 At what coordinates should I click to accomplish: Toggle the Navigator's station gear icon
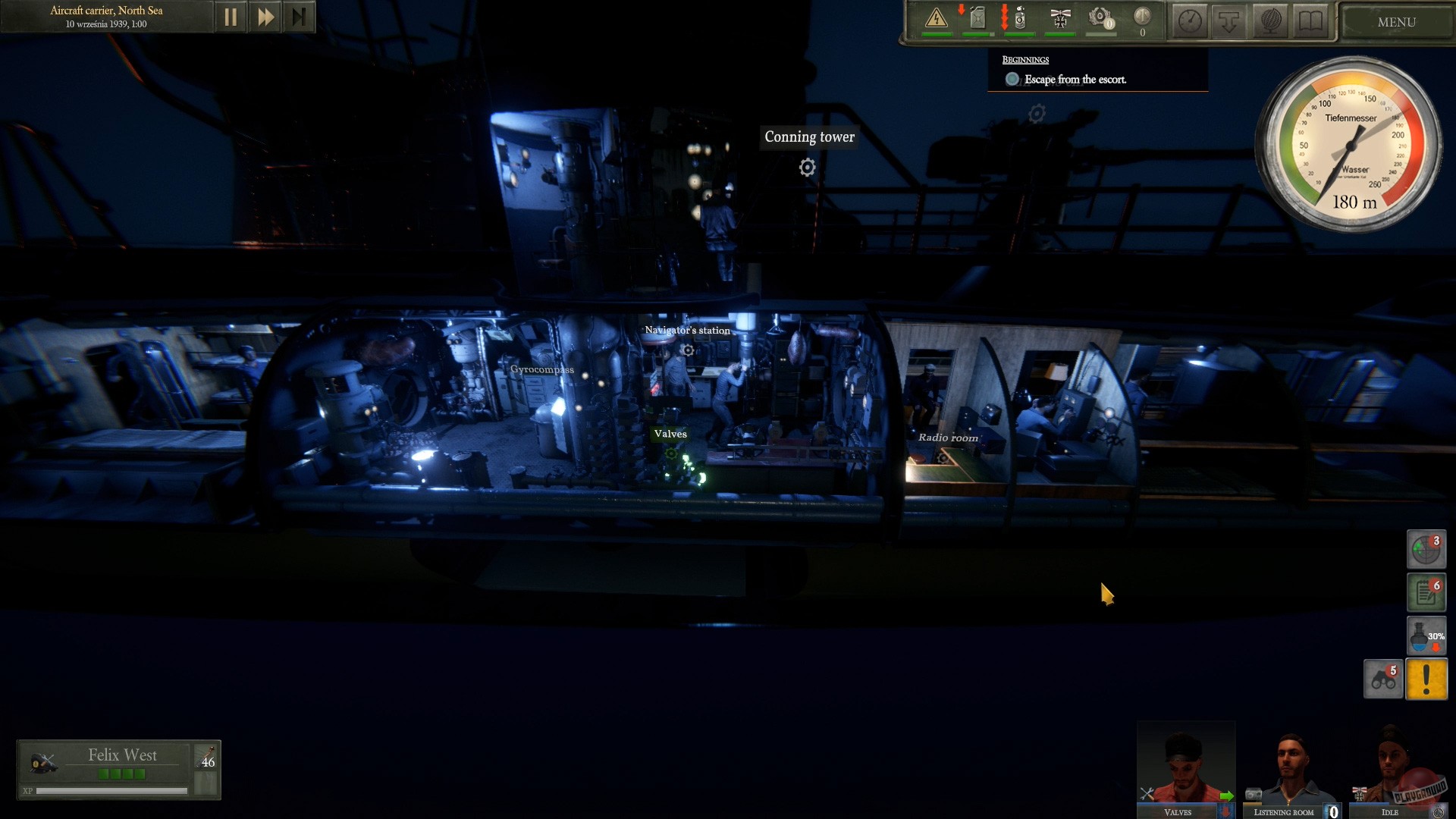click(687, 350)
